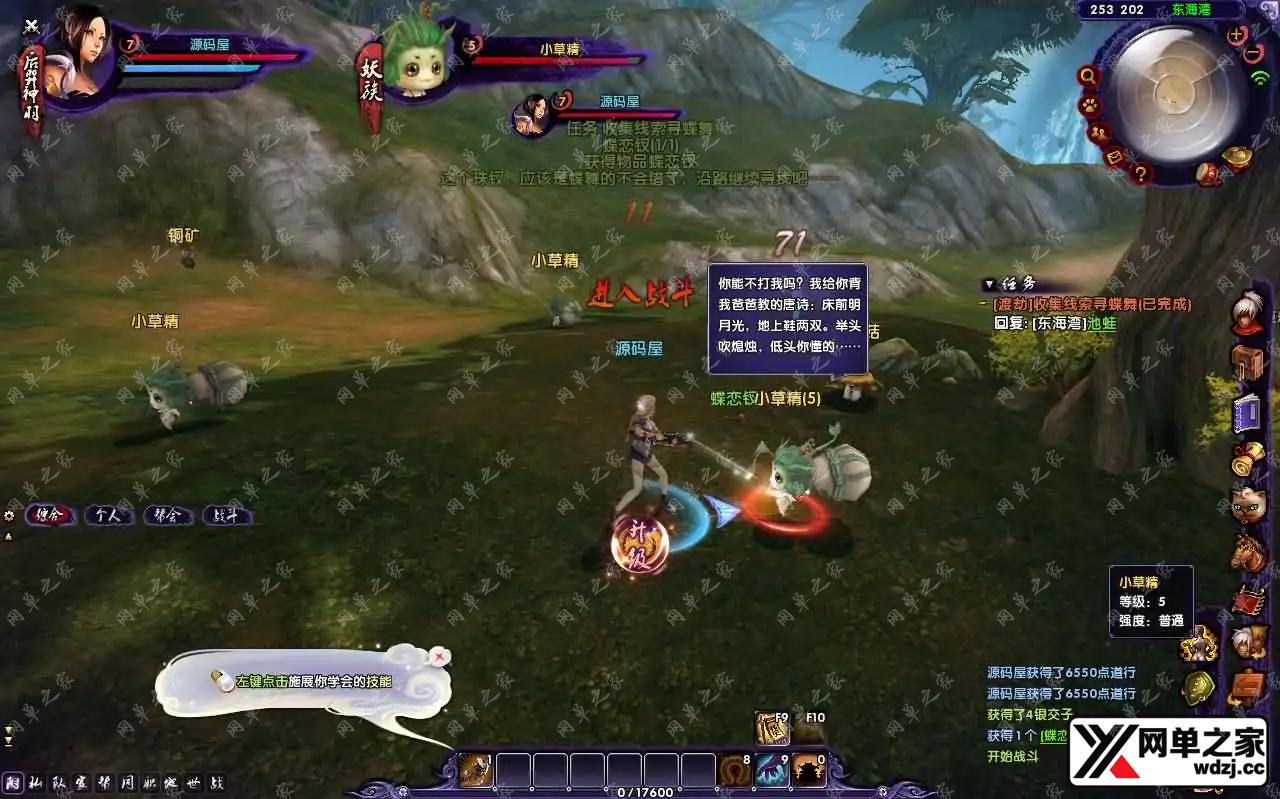Close the cloud-shaped skill tutorial tip

(x=439, y=656)
